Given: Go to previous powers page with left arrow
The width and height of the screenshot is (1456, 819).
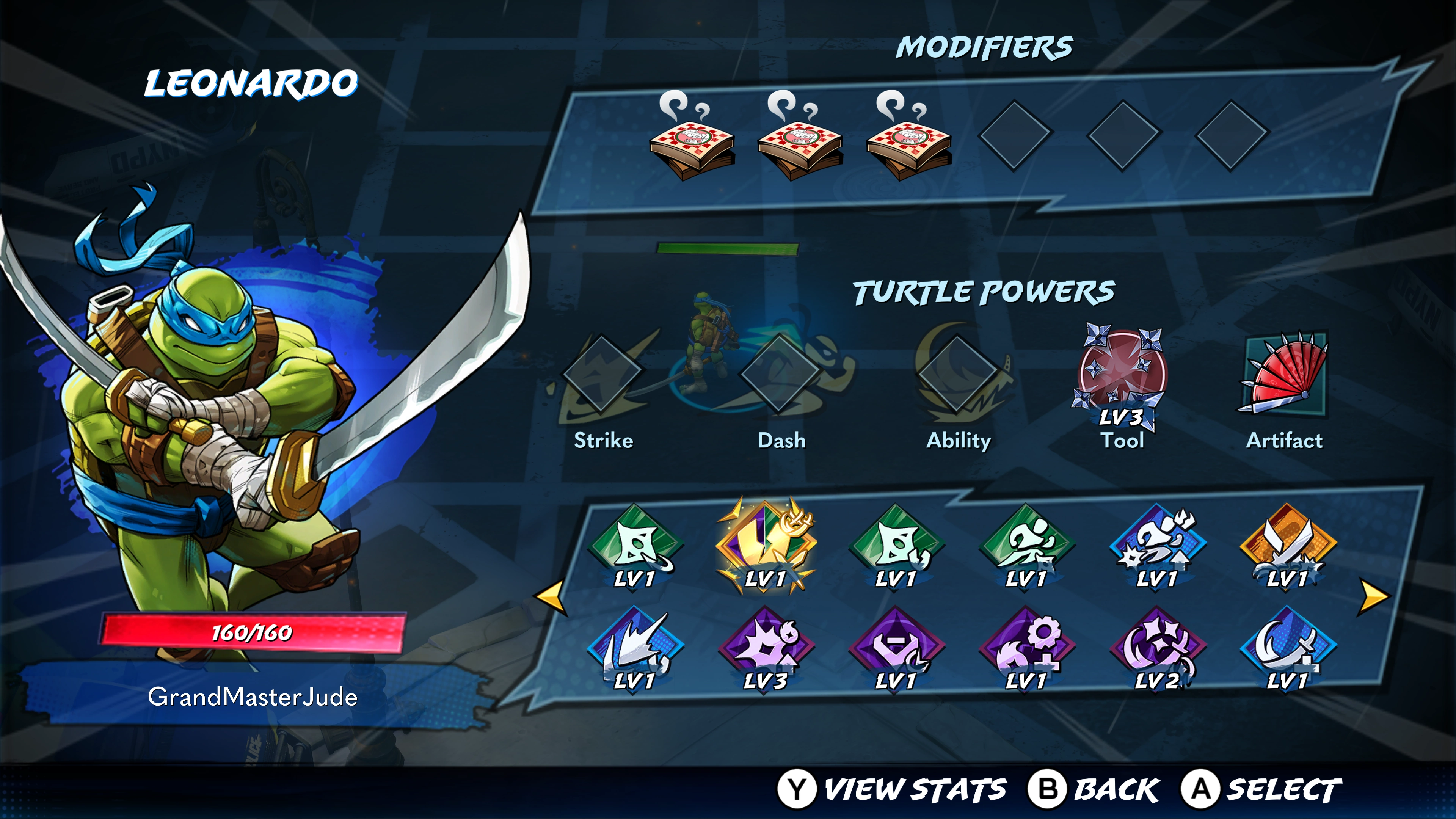Looking at the screenshot, I should pos(551,596).
